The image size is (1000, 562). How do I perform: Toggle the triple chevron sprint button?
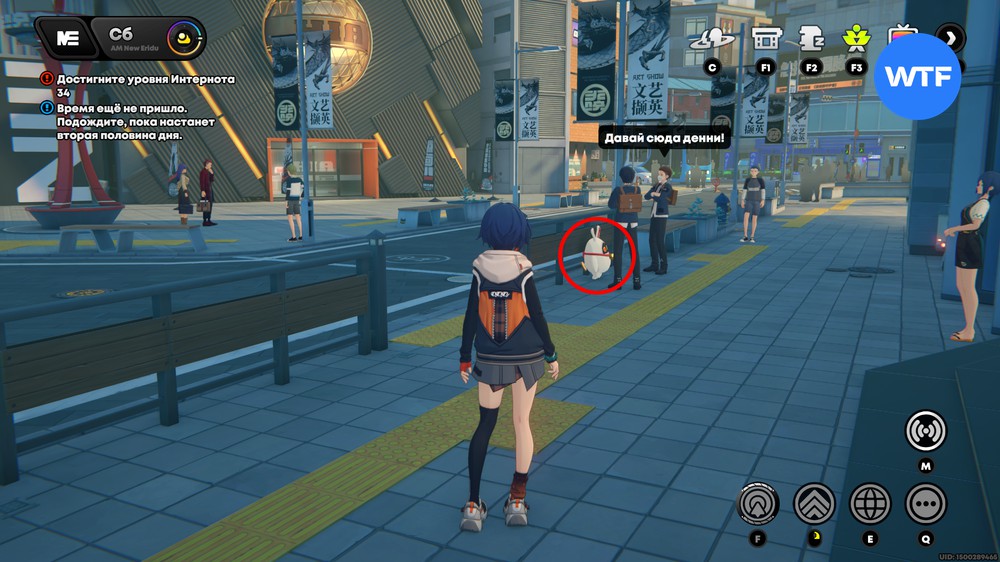tap(814, 503)
